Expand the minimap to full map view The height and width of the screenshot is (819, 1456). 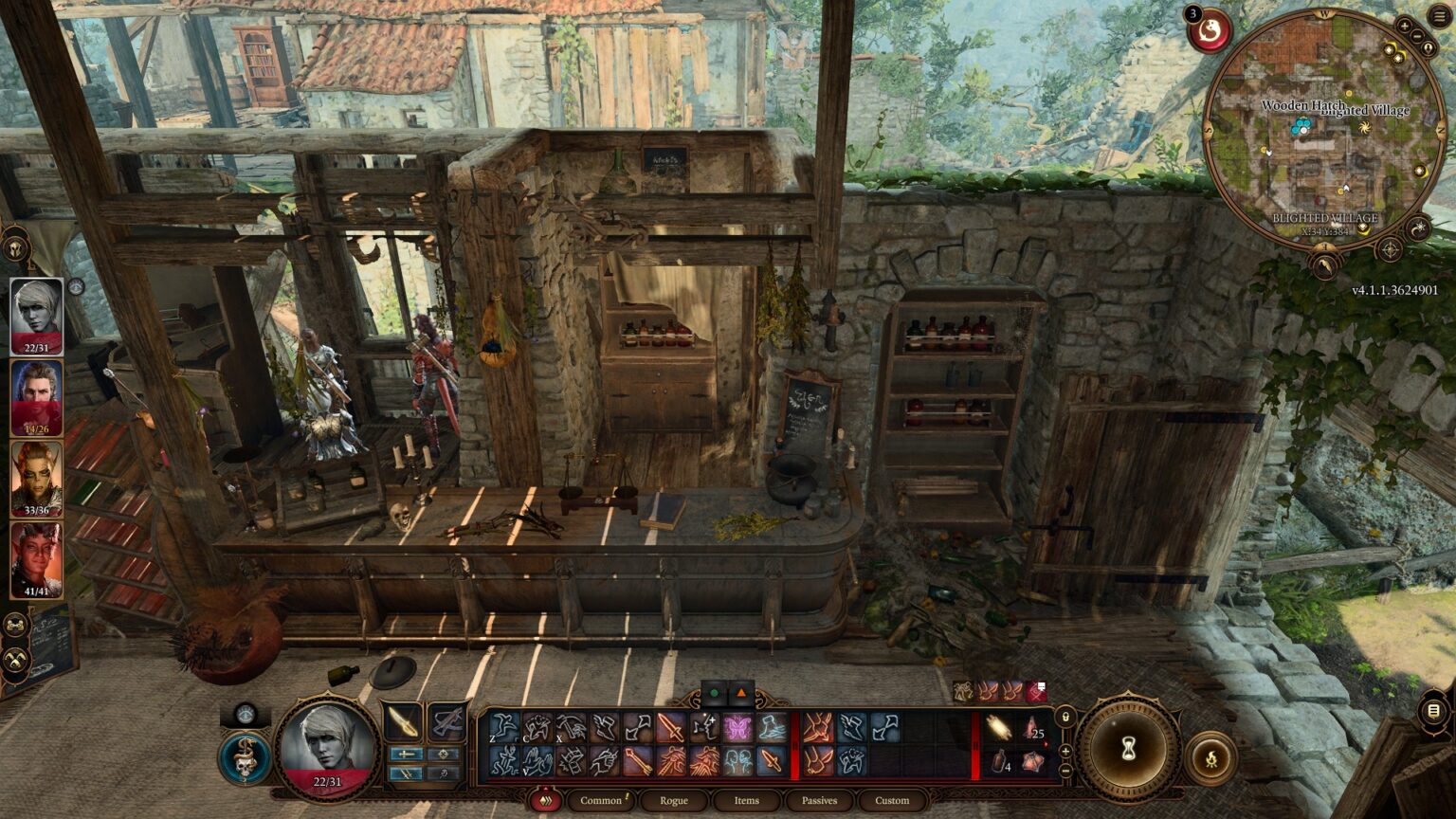point(1429,48)
